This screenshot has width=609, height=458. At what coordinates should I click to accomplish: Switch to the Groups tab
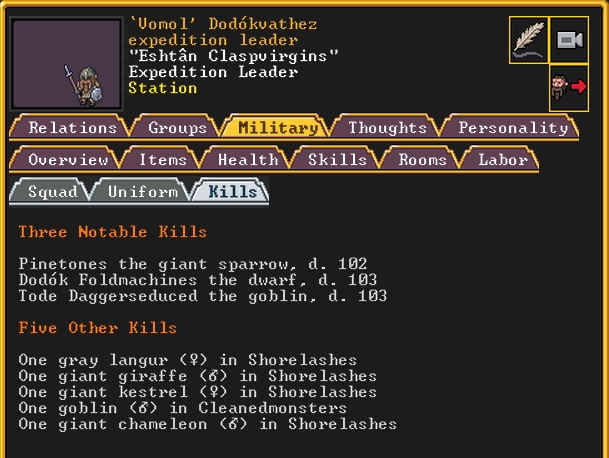[177, 127]
